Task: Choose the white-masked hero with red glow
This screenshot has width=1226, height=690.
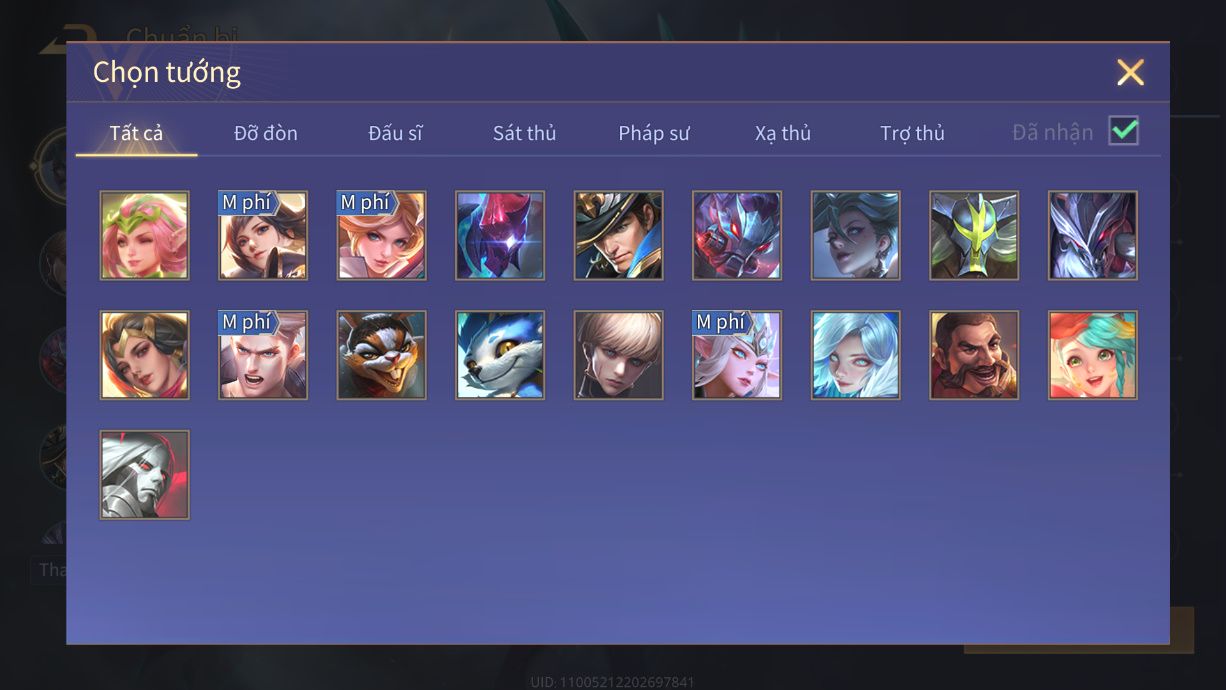Action: tap(144, 474)
